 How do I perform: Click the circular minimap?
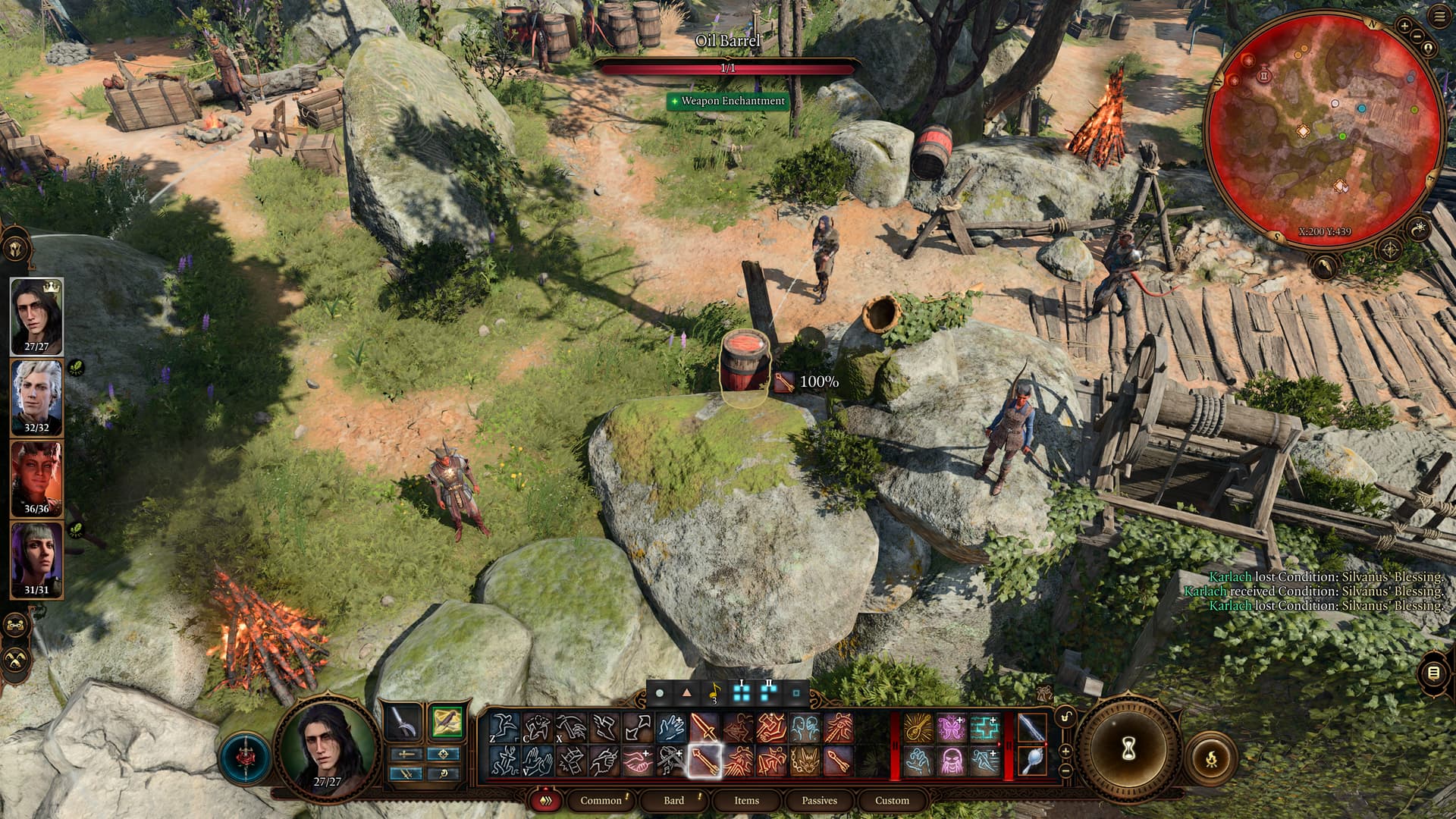[x=1323, y=130]
